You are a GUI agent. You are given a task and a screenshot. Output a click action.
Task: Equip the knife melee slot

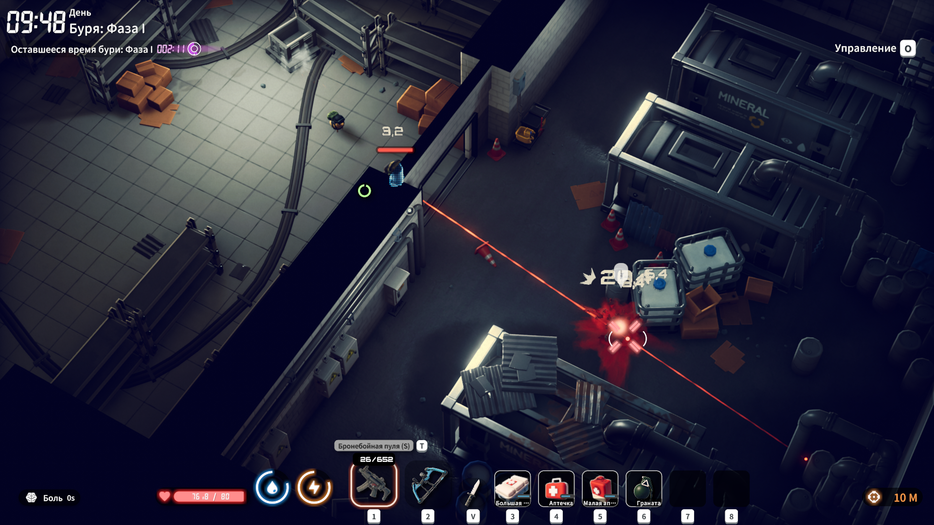pos(473,489)
